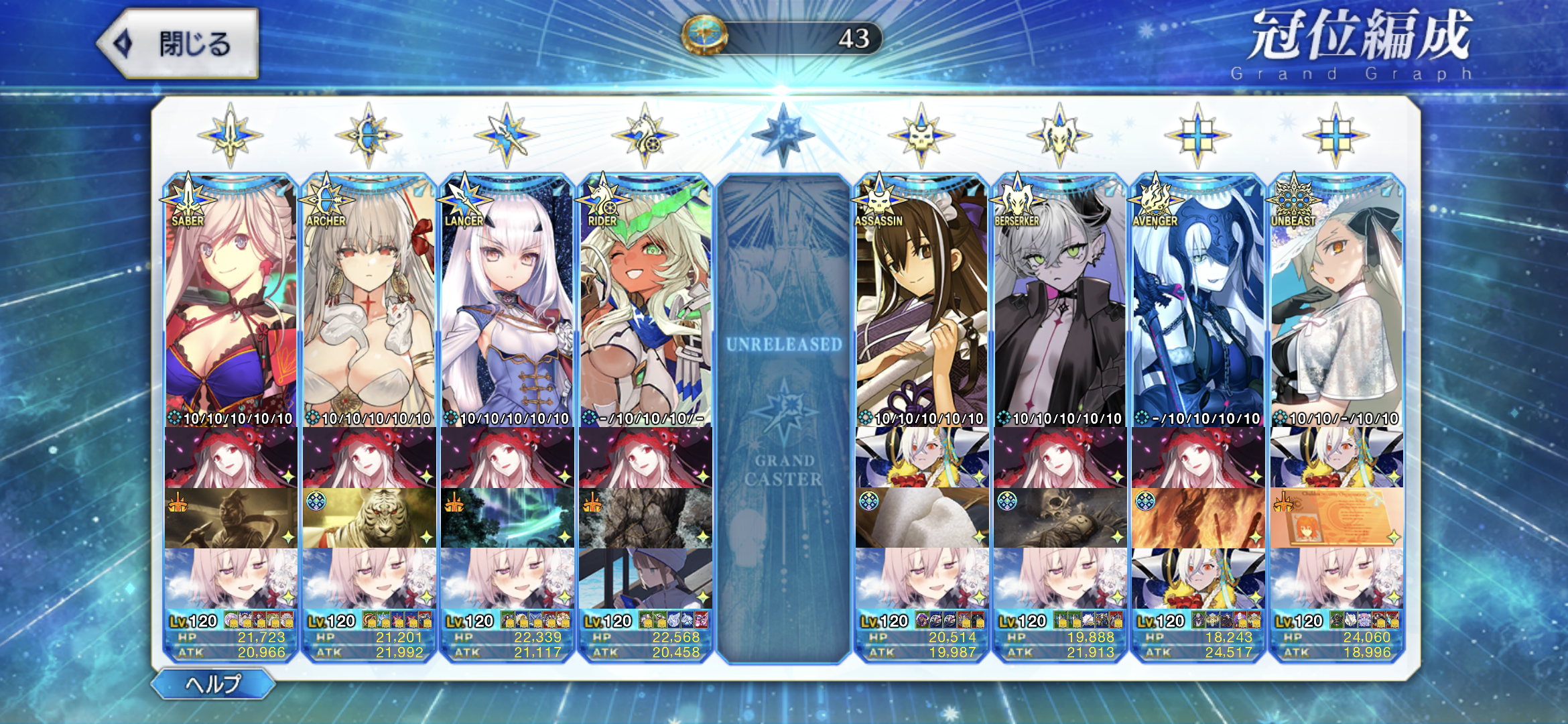The height and width of the screenshot is (724, 1568).
Task: Select the bronze statue craft essence under Saber
Action: [231, 518]
